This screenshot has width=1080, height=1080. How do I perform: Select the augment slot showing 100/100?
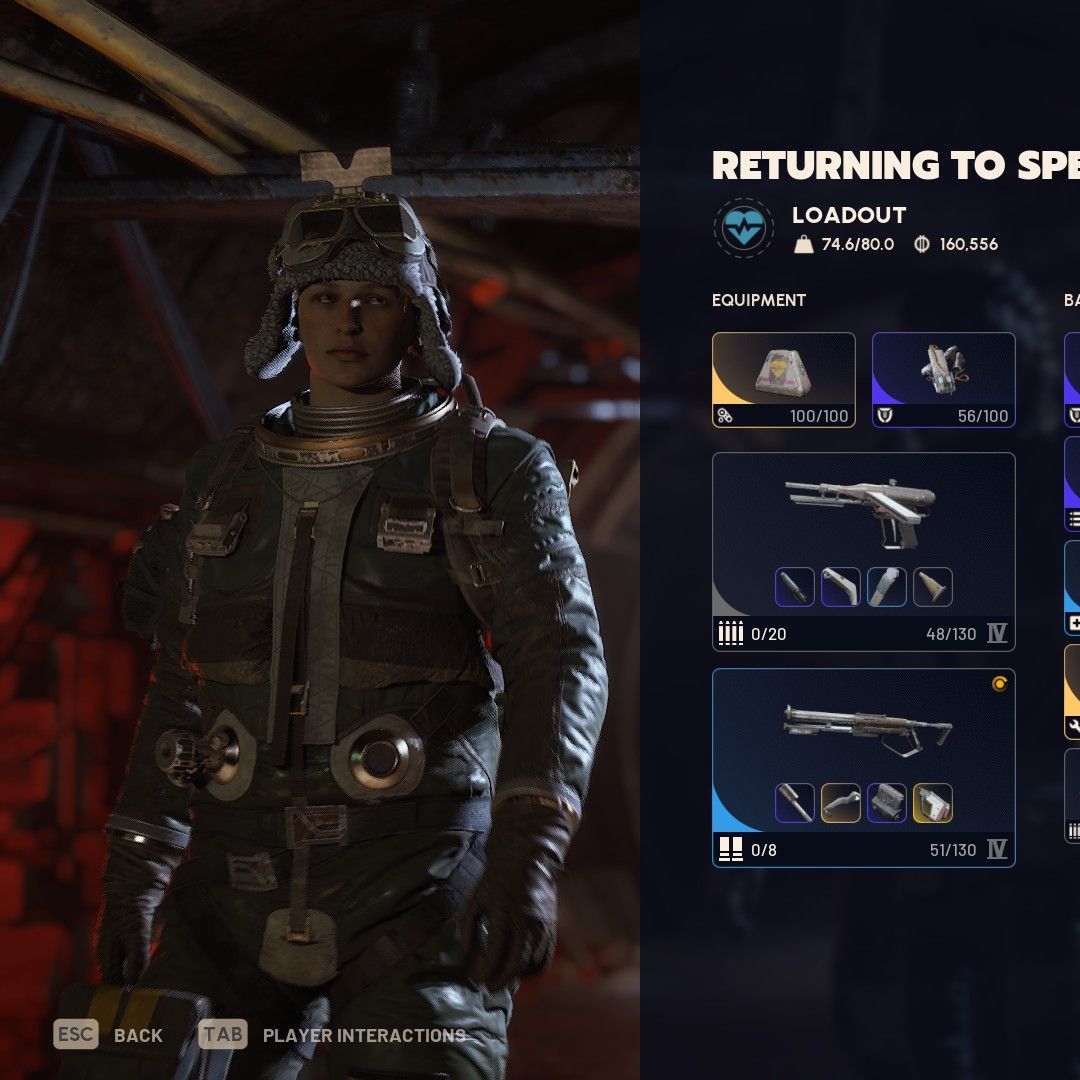[x=783, y=380]
